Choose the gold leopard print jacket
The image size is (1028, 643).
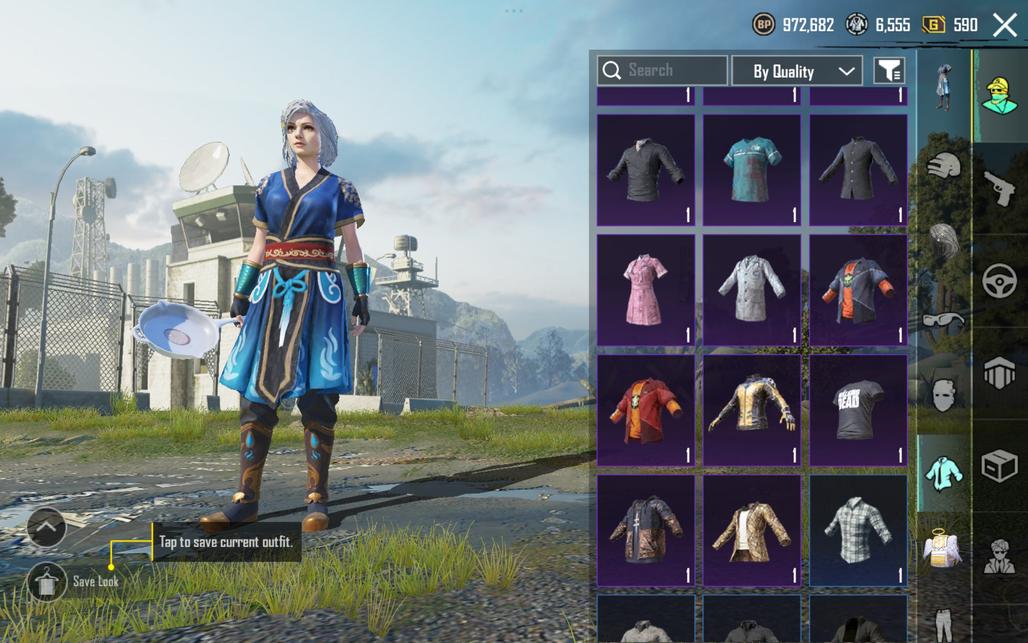tap(751, 529)
